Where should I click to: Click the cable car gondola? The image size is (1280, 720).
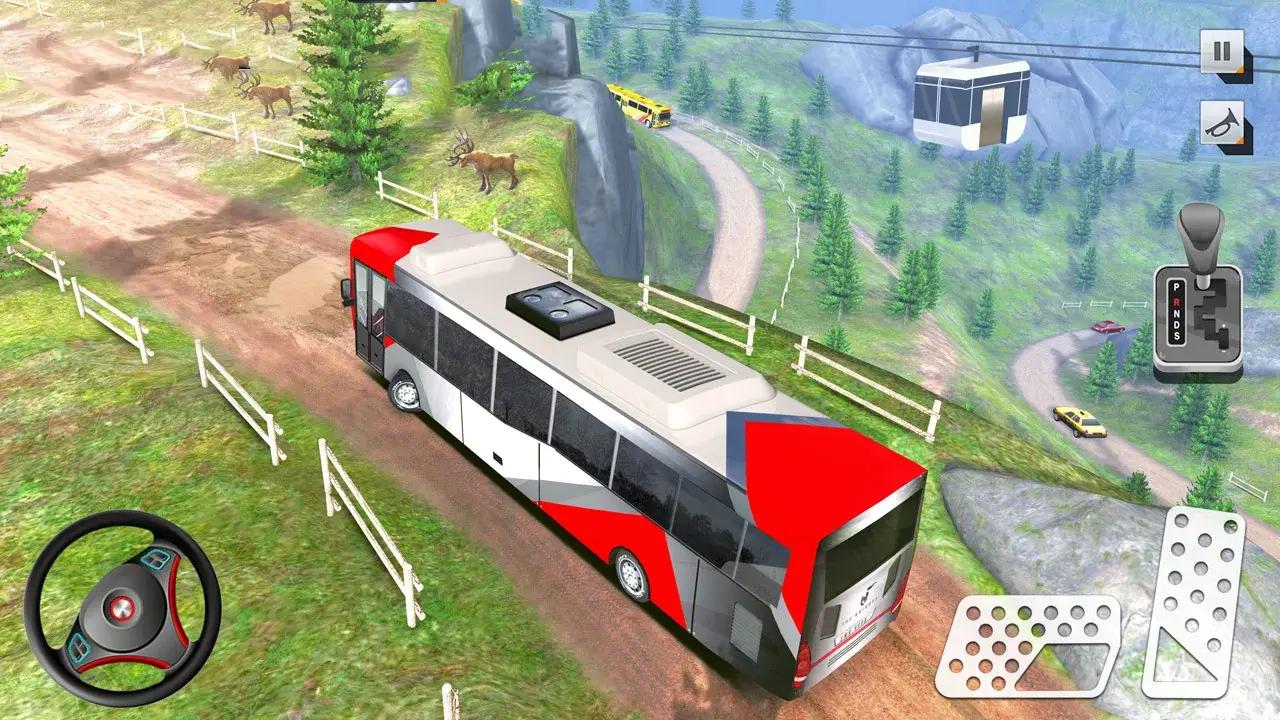point(972,98)
